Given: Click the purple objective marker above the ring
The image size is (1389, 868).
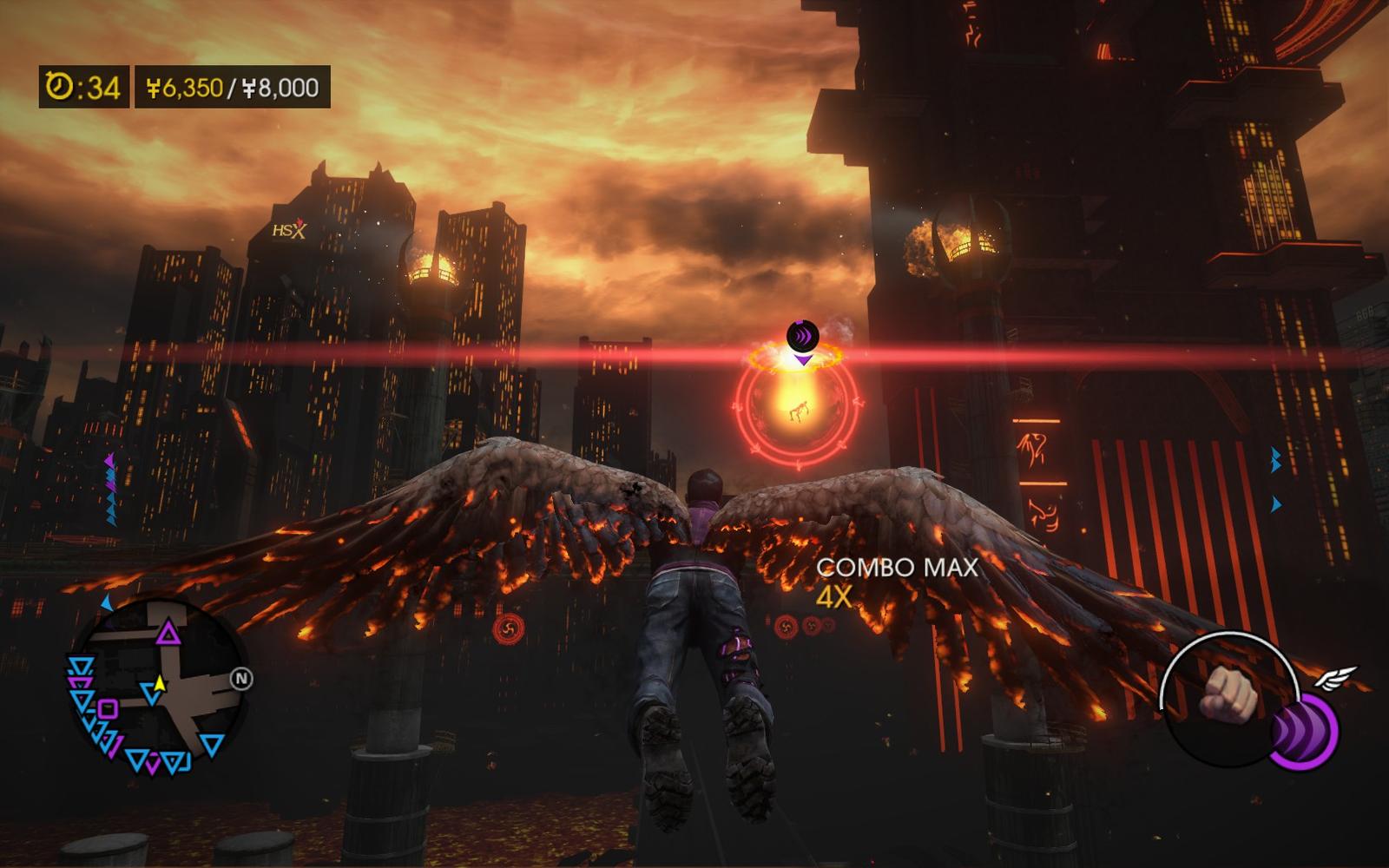Looking at the screenshot, I should (x=802, y=337).
